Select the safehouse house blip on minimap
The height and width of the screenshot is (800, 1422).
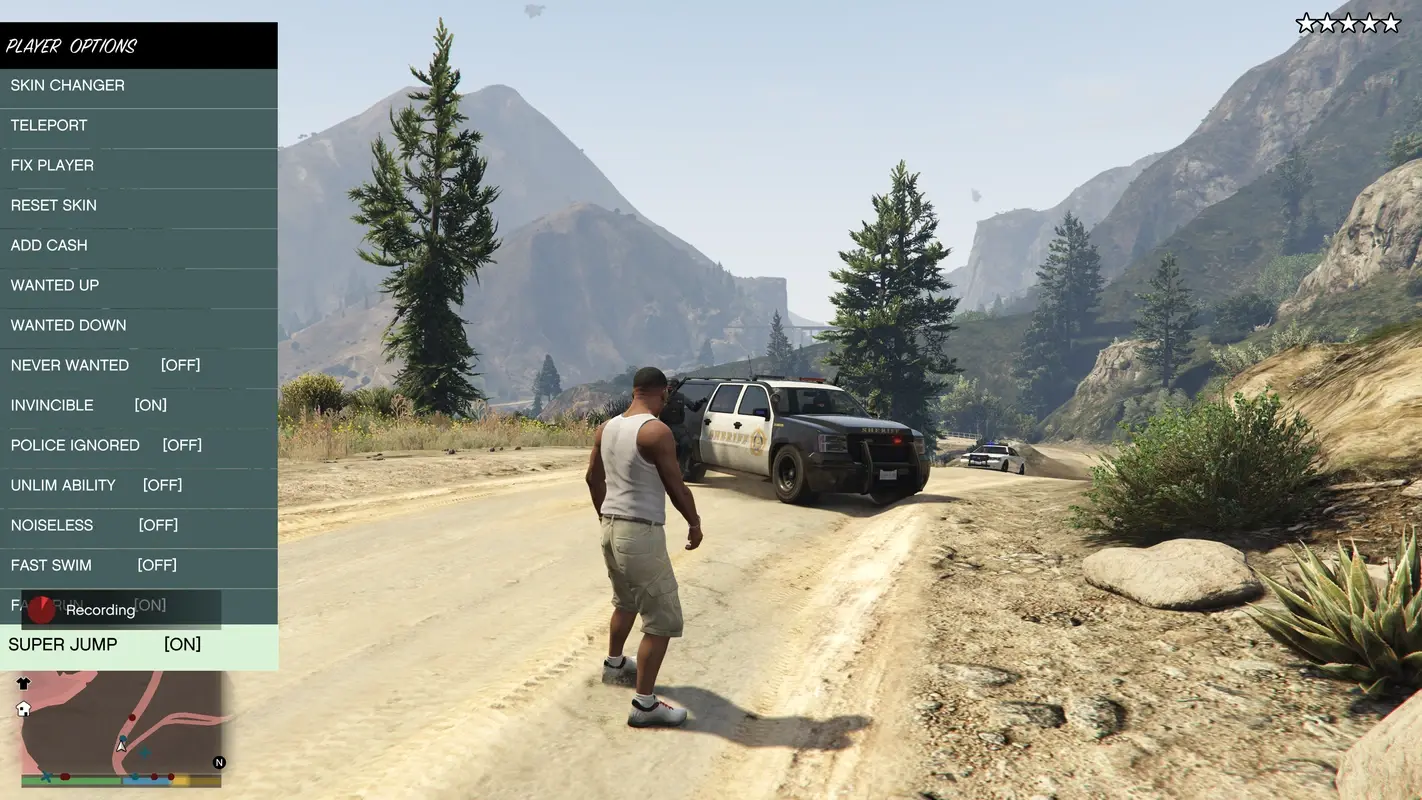[x=24, y=710]
